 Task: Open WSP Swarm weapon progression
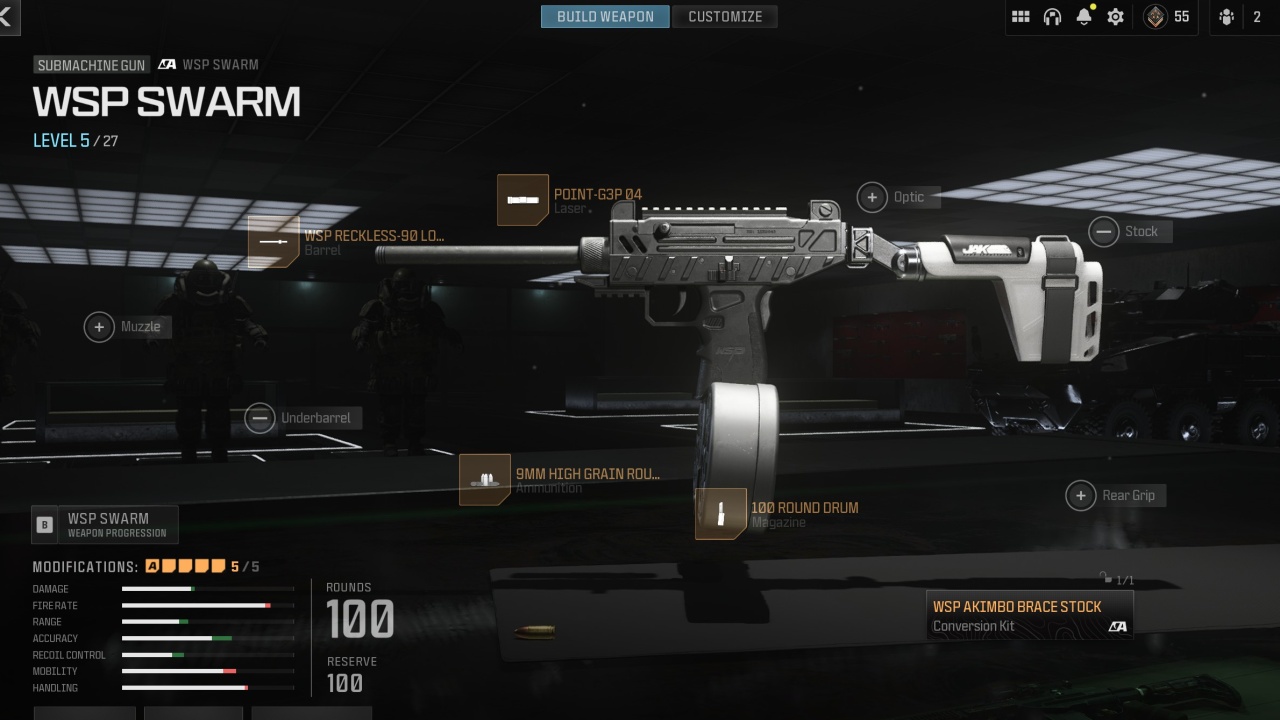pos(105,524)
